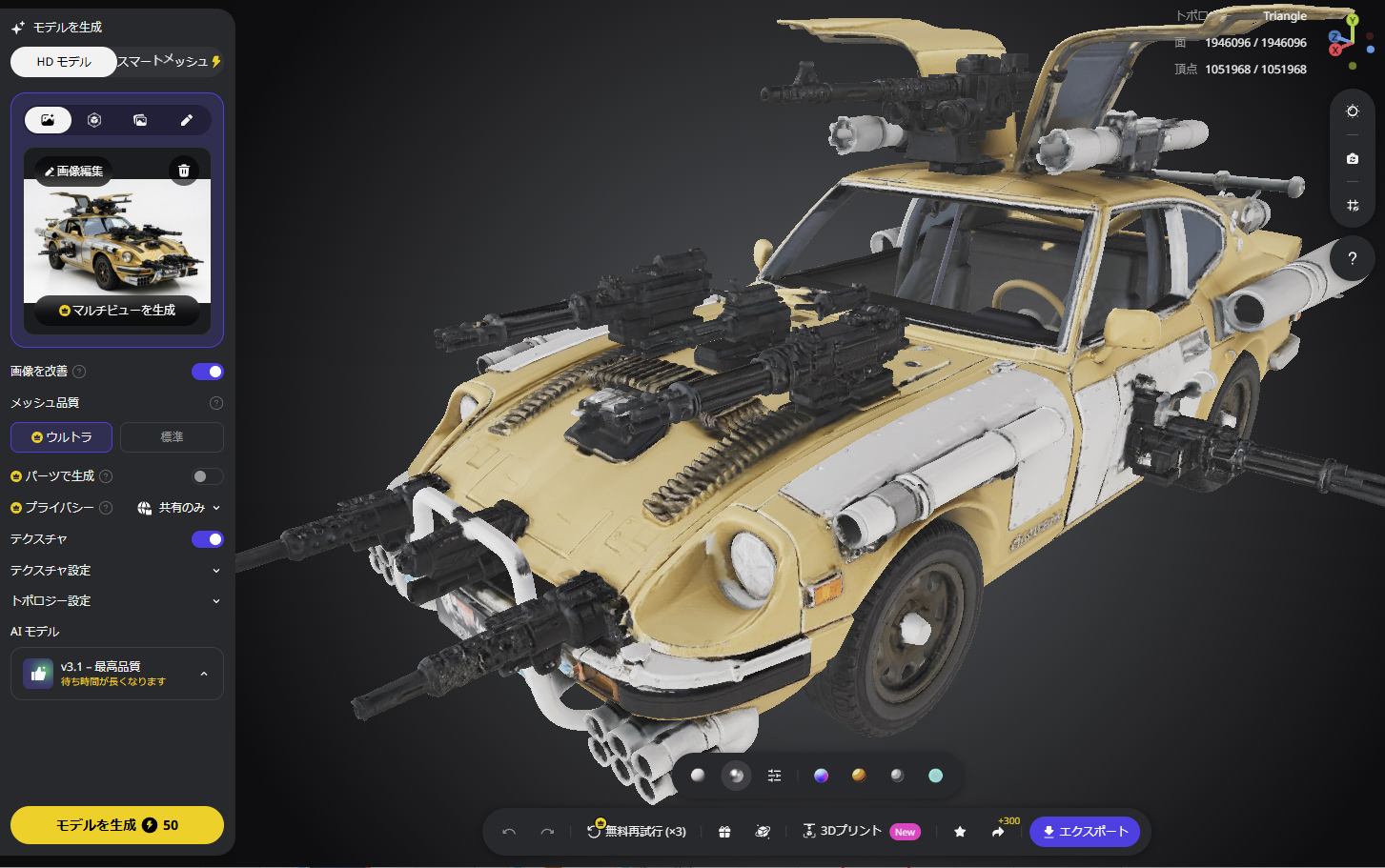Select the teal color material swatch
The width and height of the screenshot is (1385, 868).
coord(935,776)
